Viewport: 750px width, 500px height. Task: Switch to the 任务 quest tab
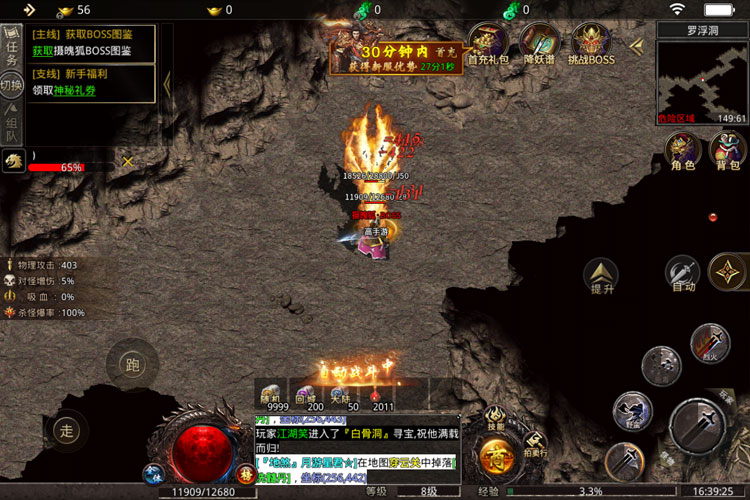(x=12, y=46)
